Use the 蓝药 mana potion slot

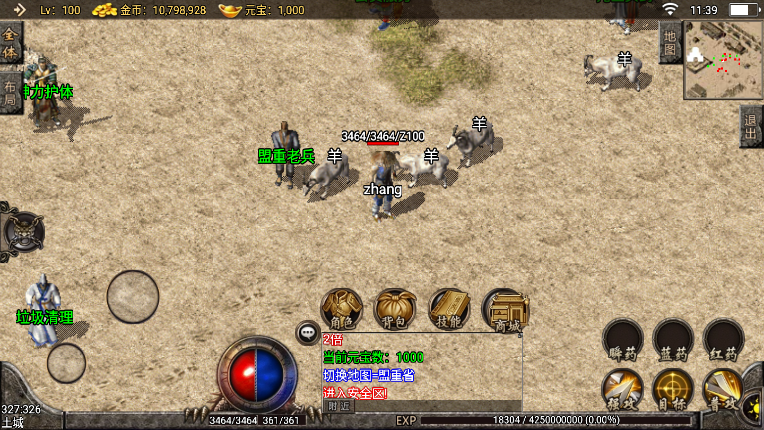(x=673, y=340)
